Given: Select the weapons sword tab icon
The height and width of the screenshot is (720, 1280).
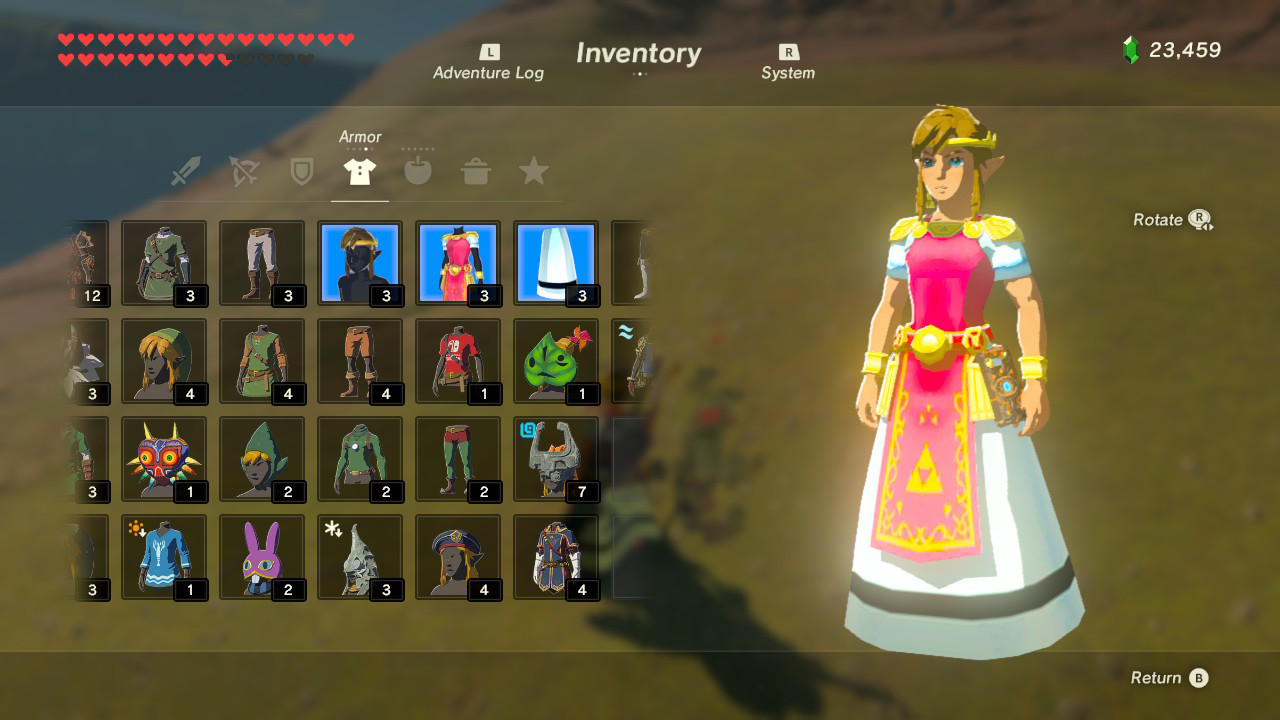Looking at the screenshot, I should point(185,170).
